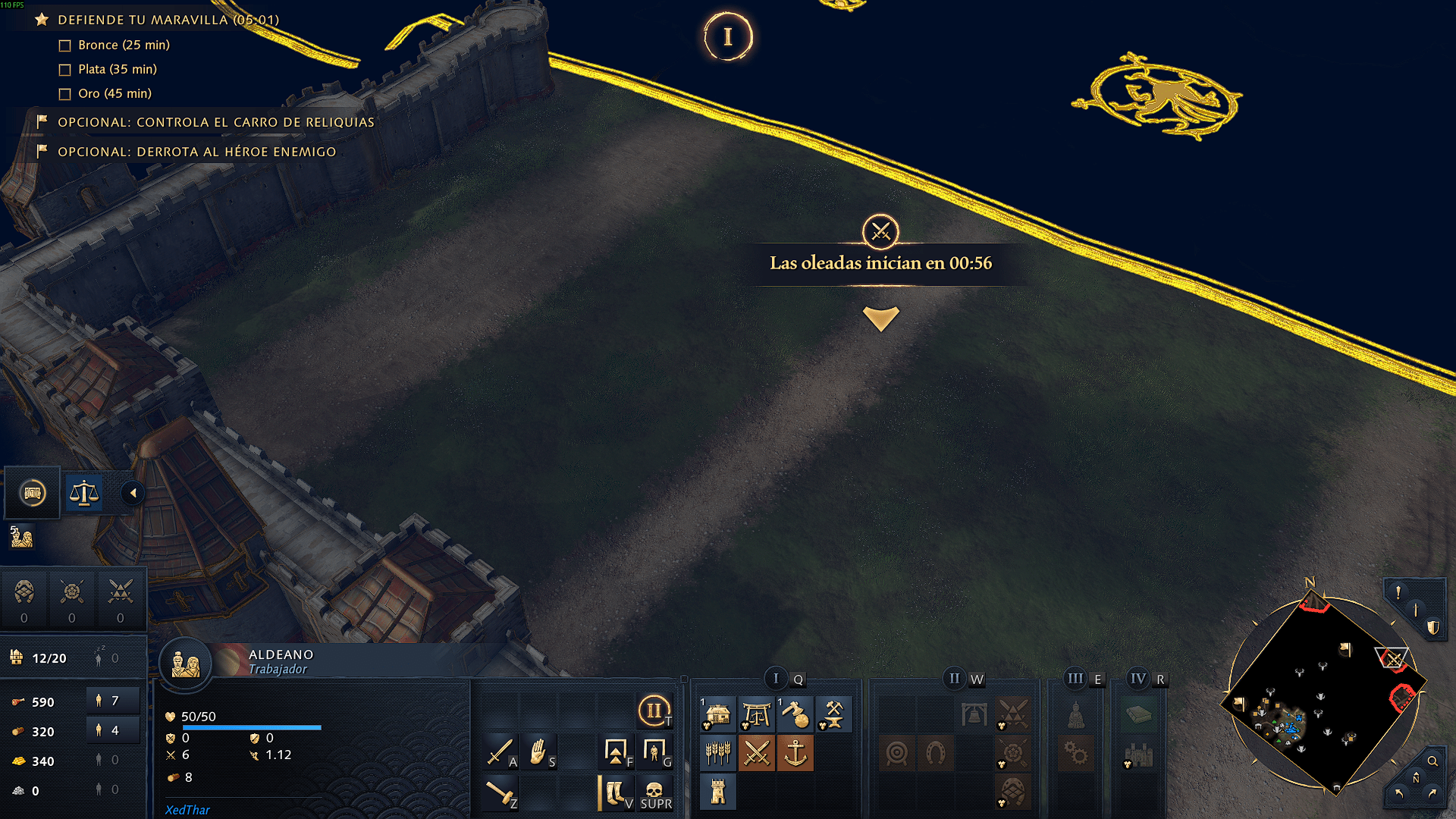Activate the attack-move sword command

[x=500, y=752]
